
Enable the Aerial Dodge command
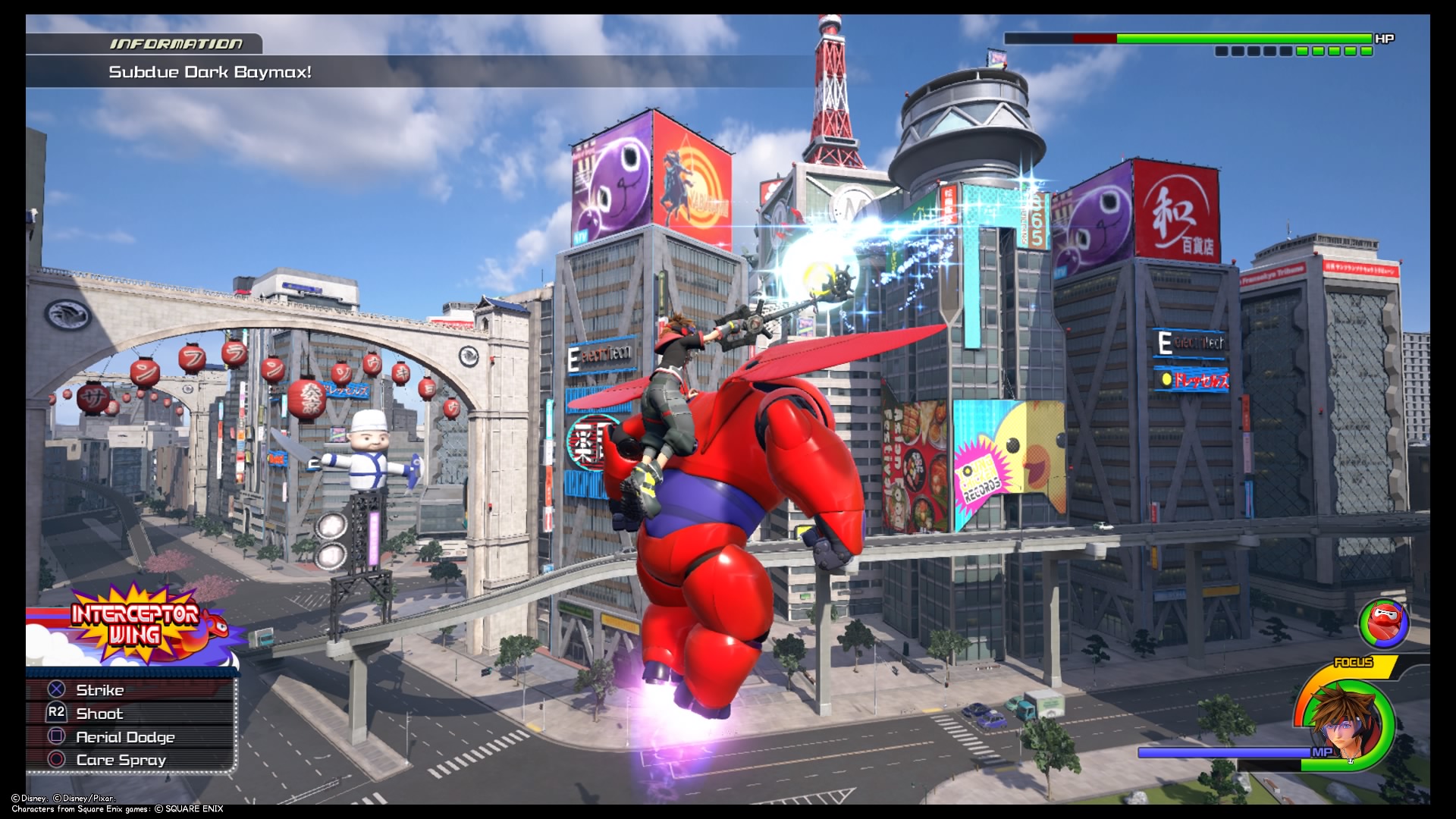click(126, 736)
